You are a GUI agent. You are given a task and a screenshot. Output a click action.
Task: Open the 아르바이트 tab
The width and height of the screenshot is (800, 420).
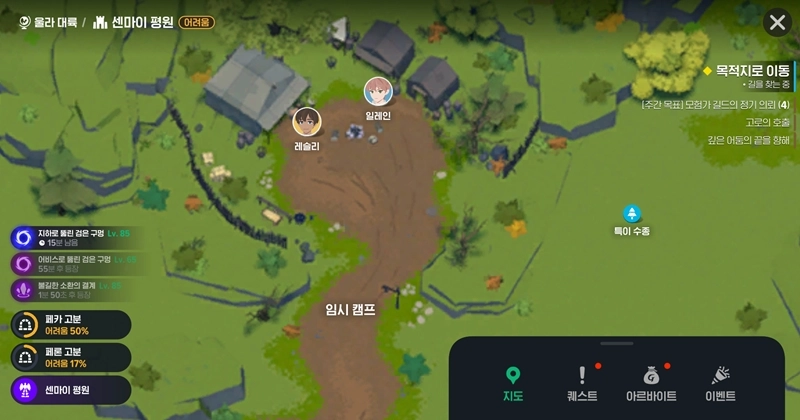coord(650,384)
